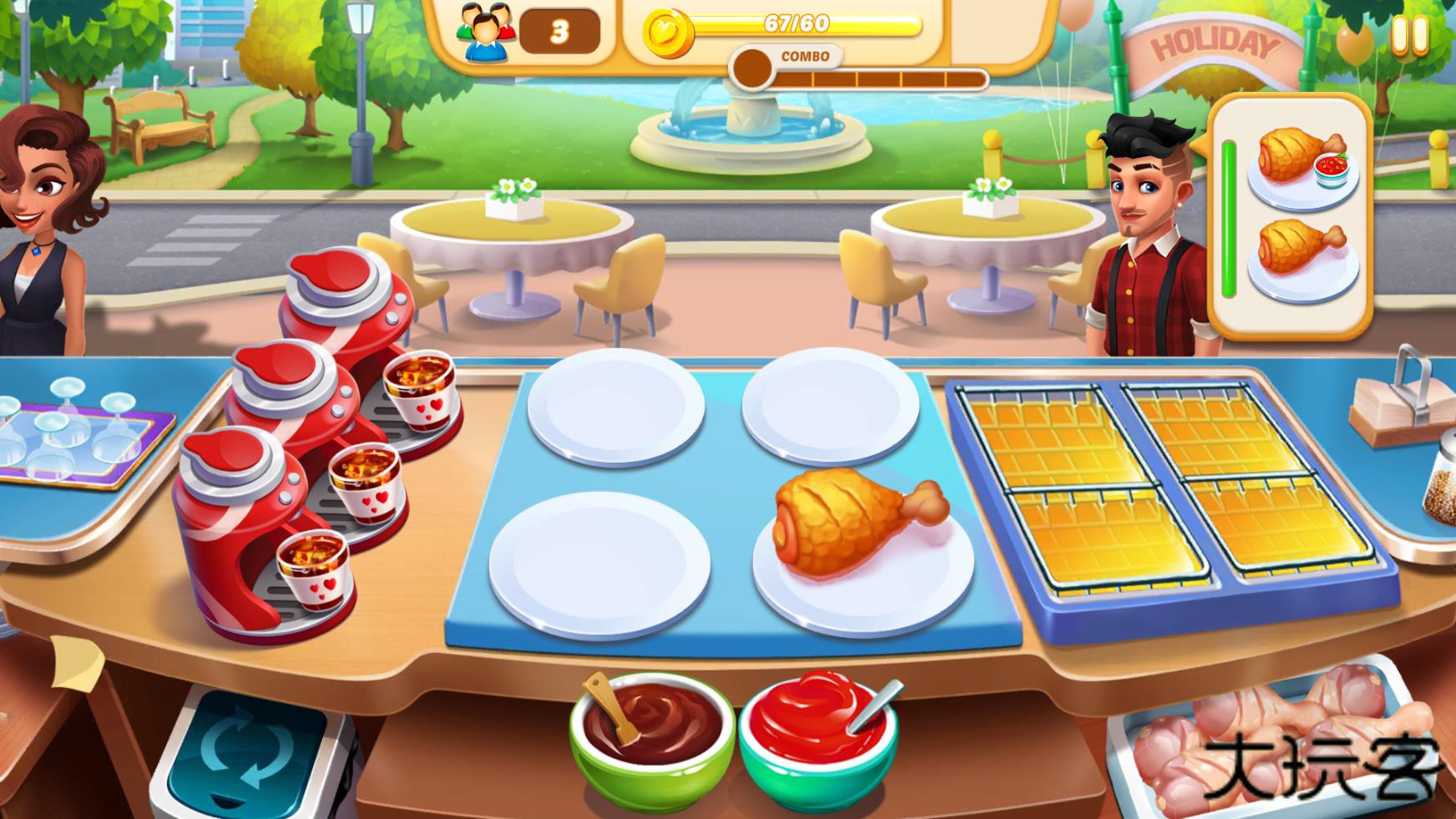Tap the pause icon in top right corner
The image size is (1456, 819).
pyautogui.click(x=1410, y=34)
